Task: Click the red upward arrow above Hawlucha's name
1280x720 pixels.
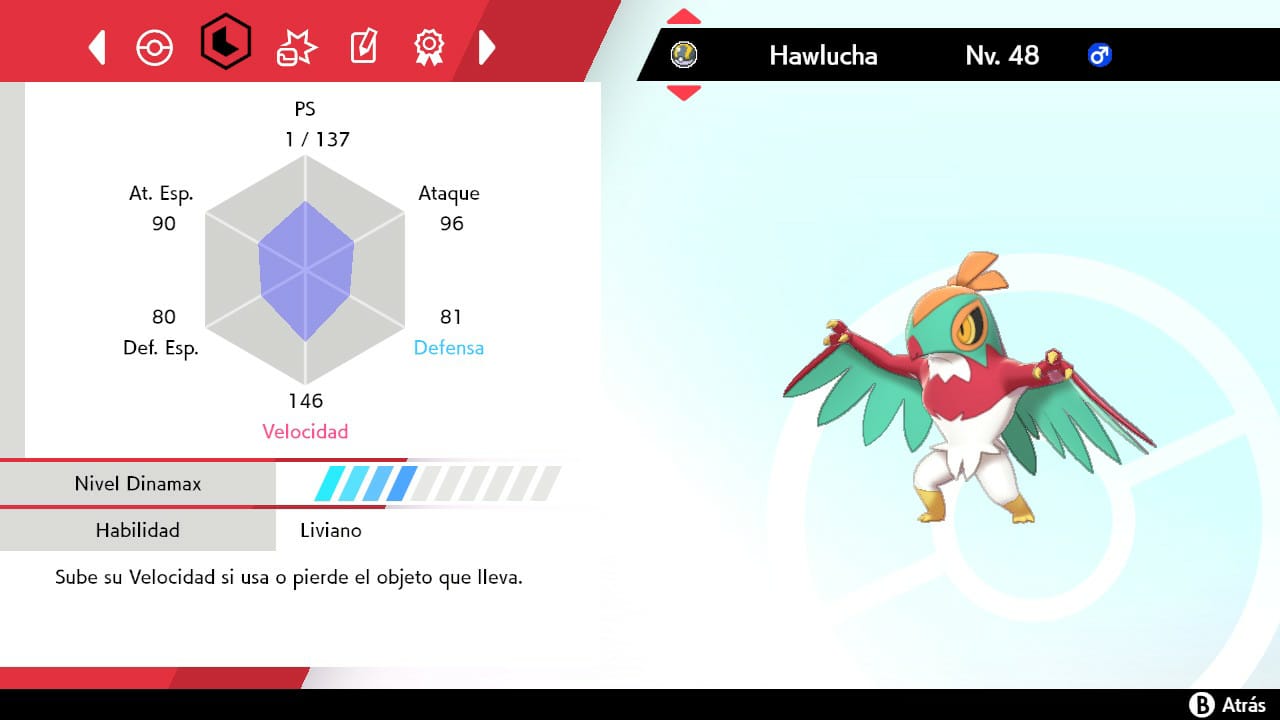Action: (x=683, y=14)
